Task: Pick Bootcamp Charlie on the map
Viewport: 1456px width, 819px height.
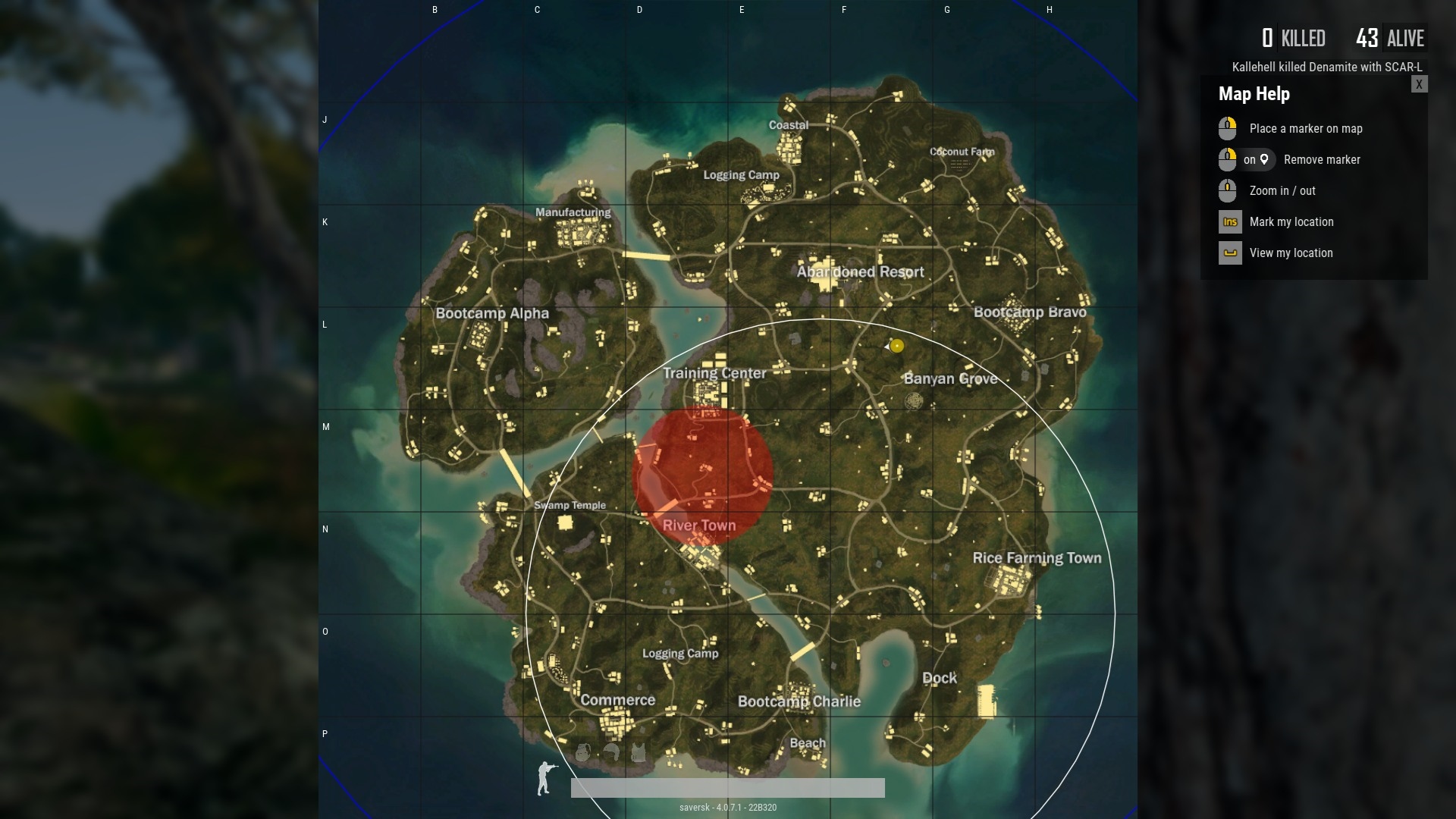Action: [x=799, y=701]
